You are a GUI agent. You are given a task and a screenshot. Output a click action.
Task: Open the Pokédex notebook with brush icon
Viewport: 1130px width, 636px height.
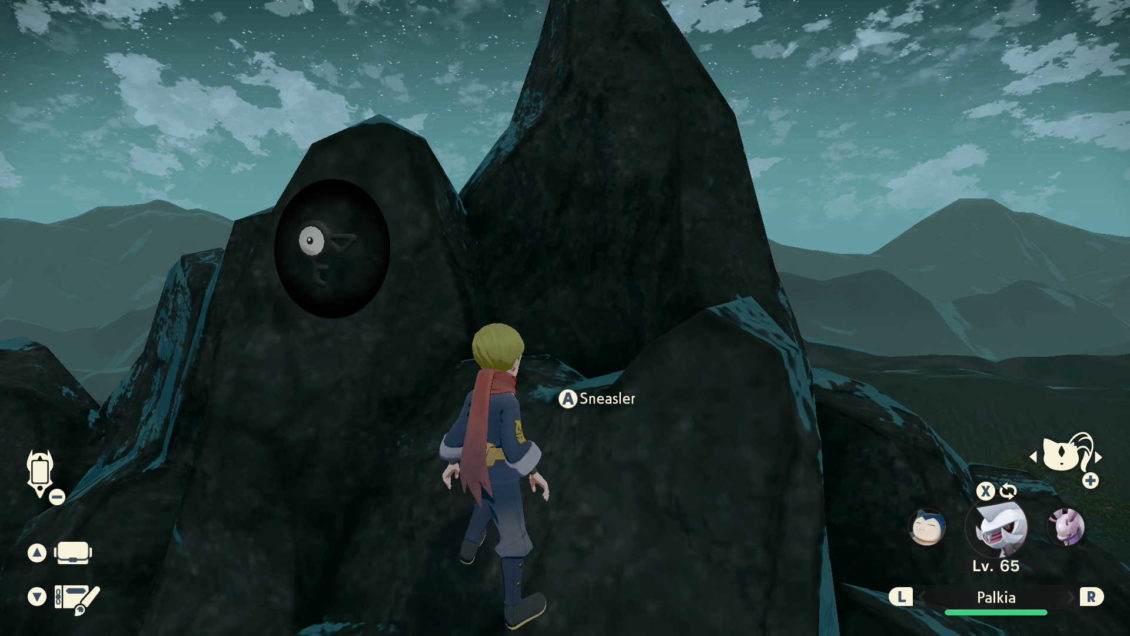point(76,597)
